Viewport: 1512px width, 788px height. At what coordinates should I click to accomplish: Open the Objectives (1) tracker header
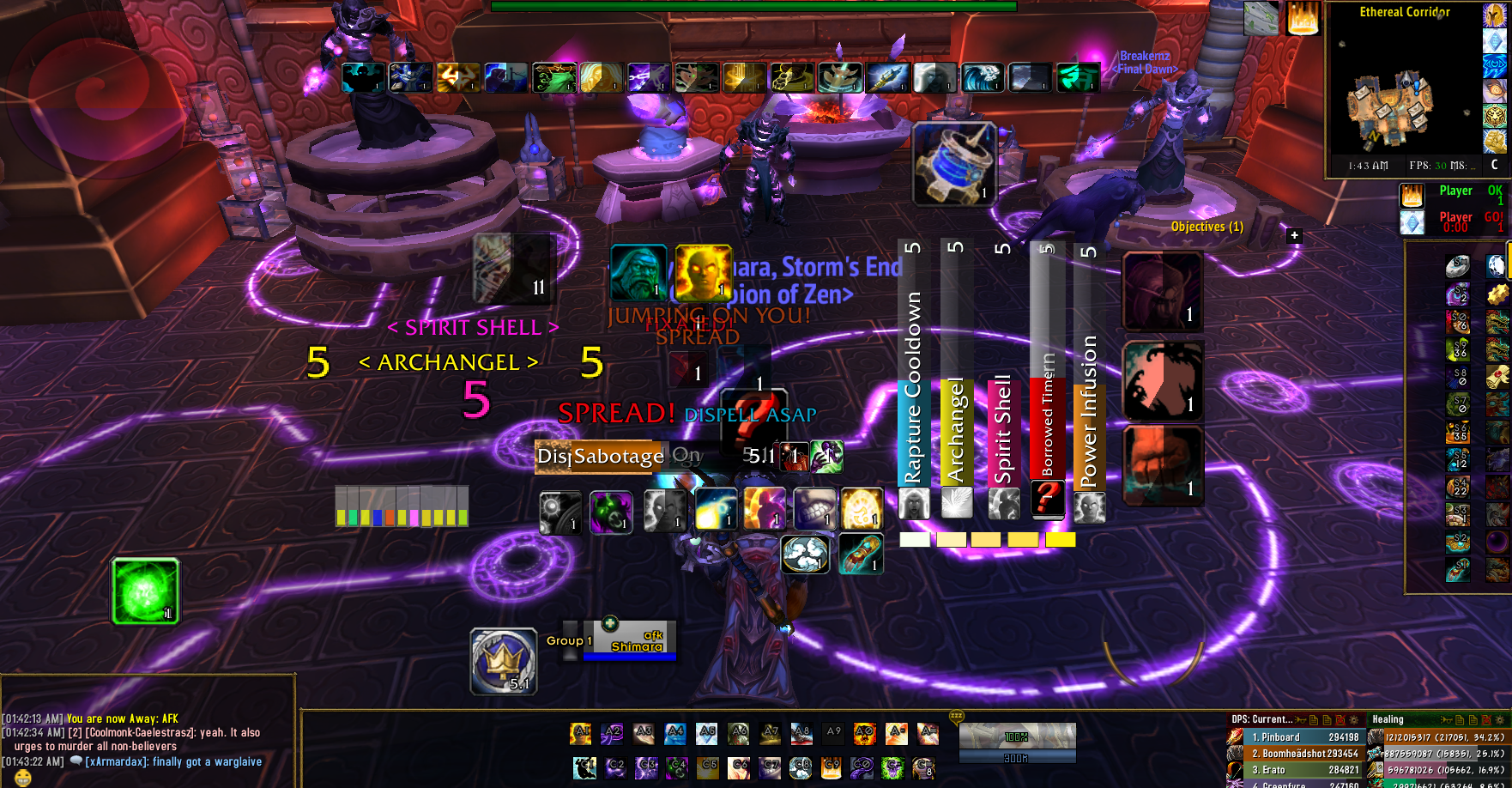click(1207, 227)
